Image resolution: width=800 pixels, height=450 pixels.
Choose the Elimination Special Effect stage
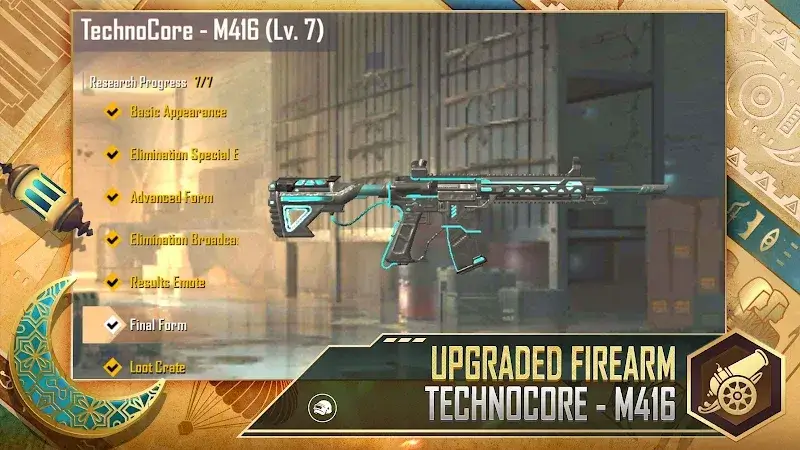[x=184, y=155]
